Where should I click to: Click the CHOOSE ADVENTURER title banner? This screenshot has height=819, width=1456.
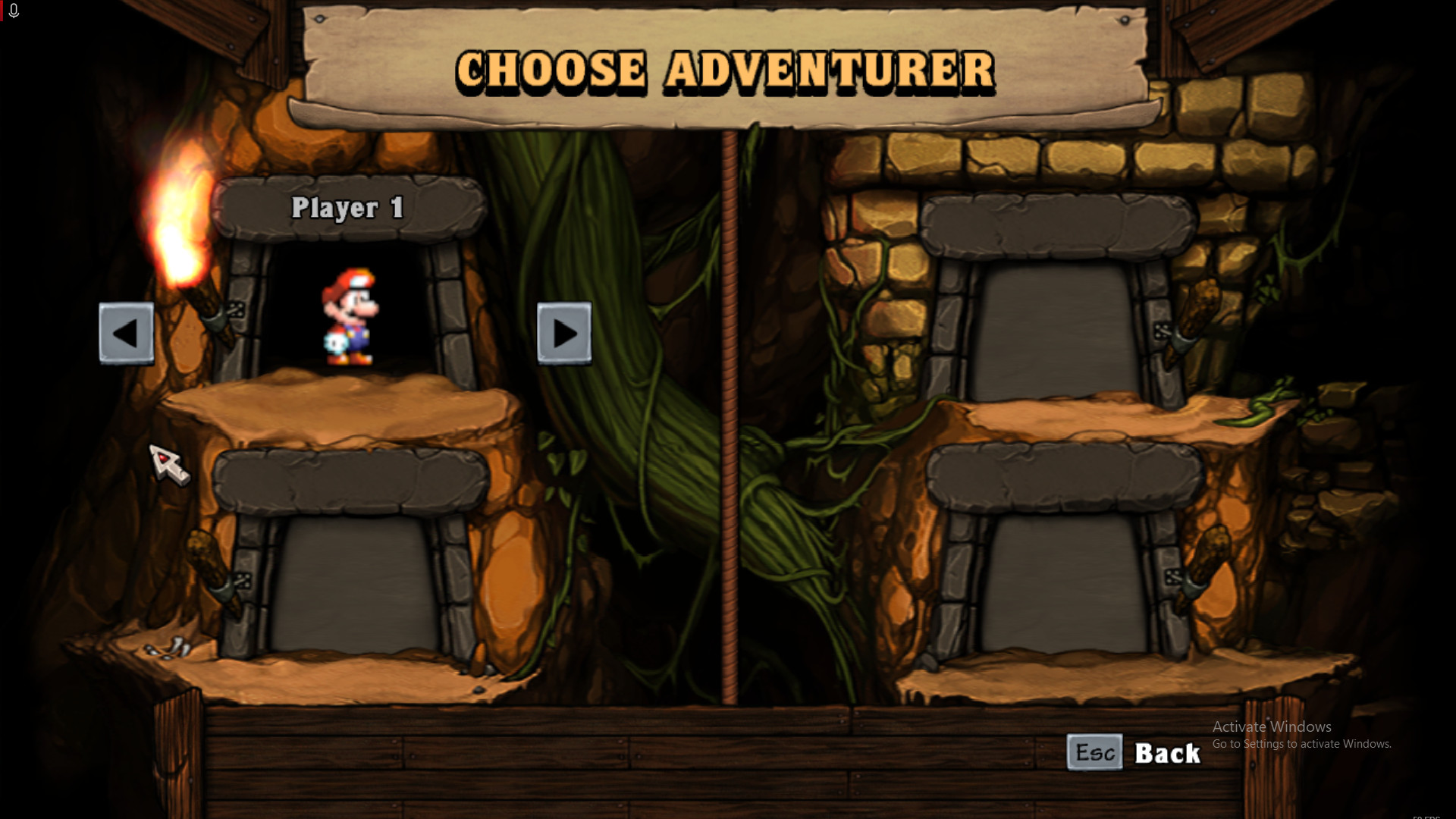click(724, 68)
